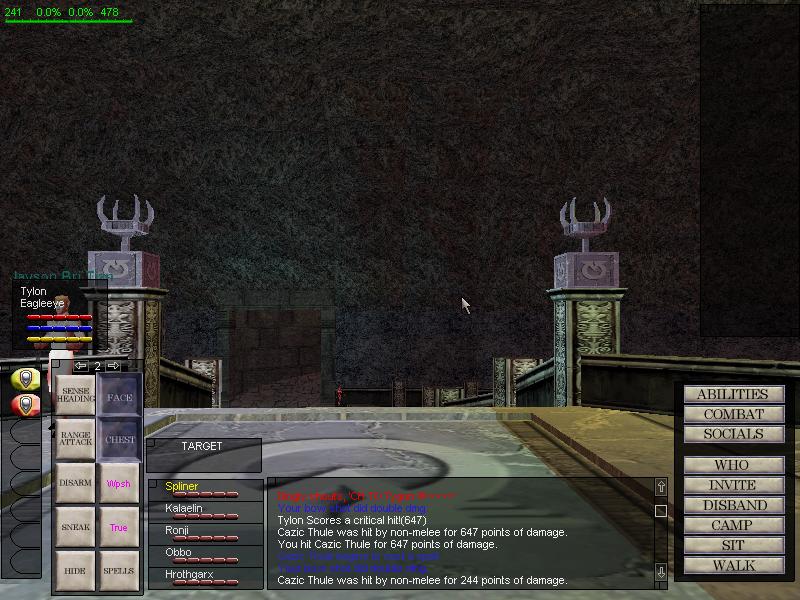Activate the Disarm hotkey
This screenshot has width=800, height=600.
(76, 483)
